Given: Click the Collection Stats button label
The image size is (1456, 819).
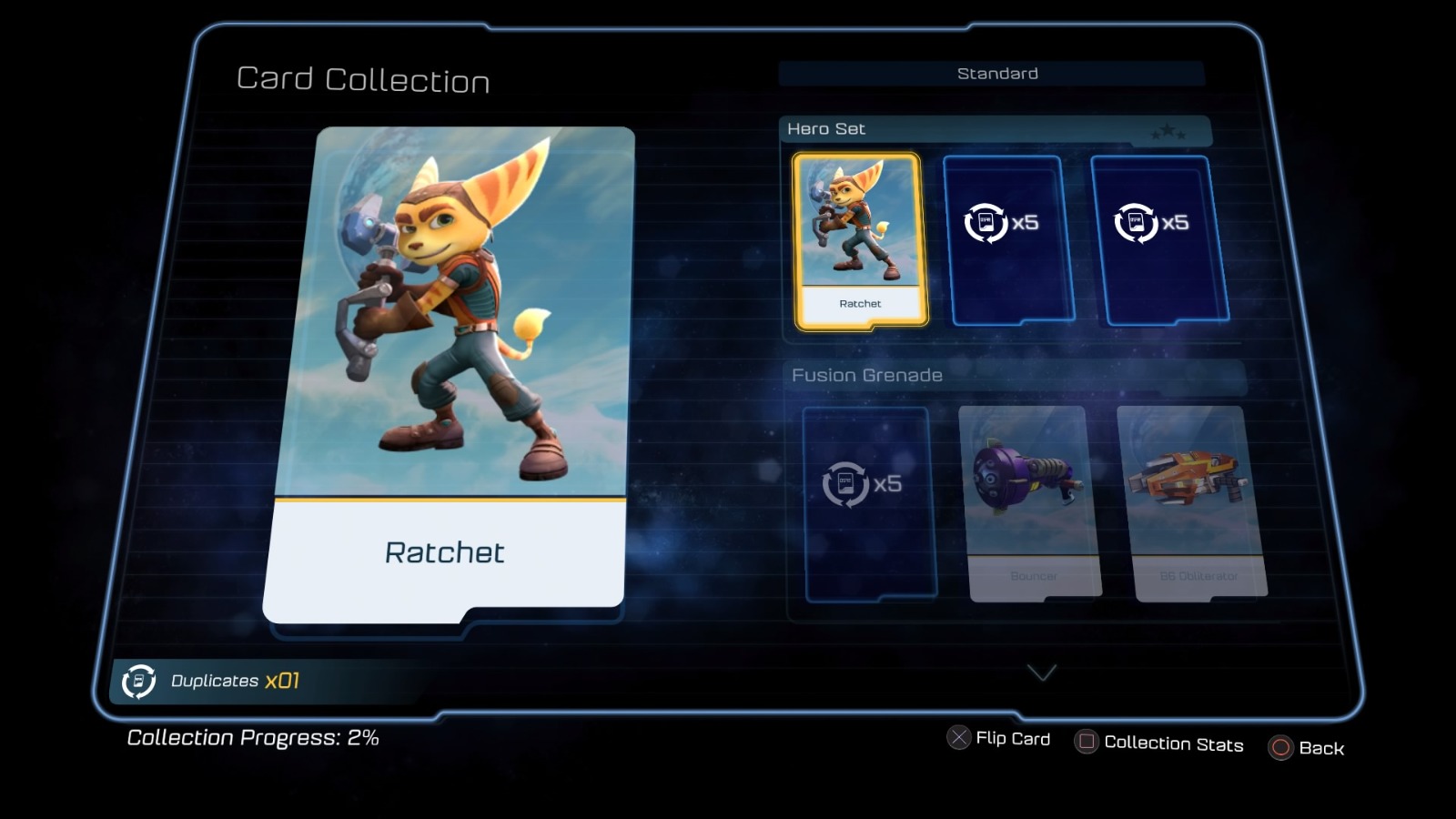Looking at the screenshot, I should pos(1173,743).
